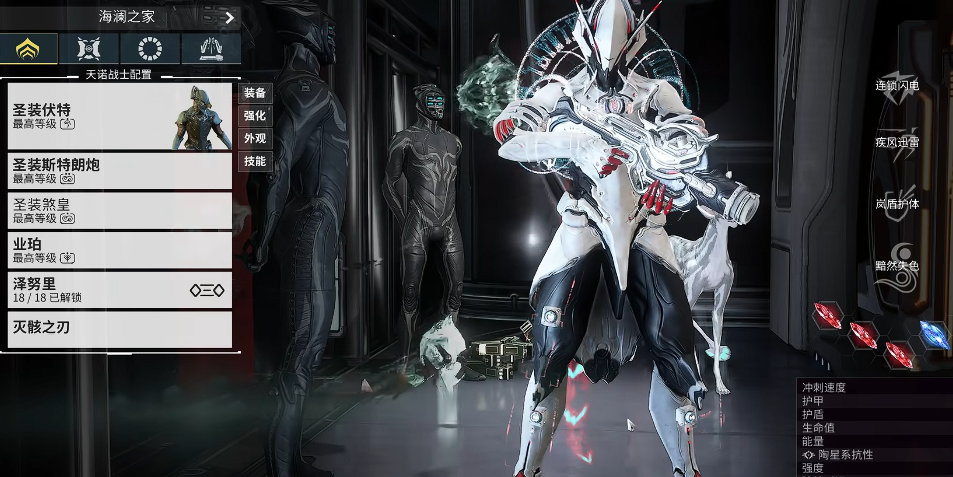Switch to the golden Warframe lotus tab
The height and width of the screenshot is (477, 953).
[x=29, y=49]
